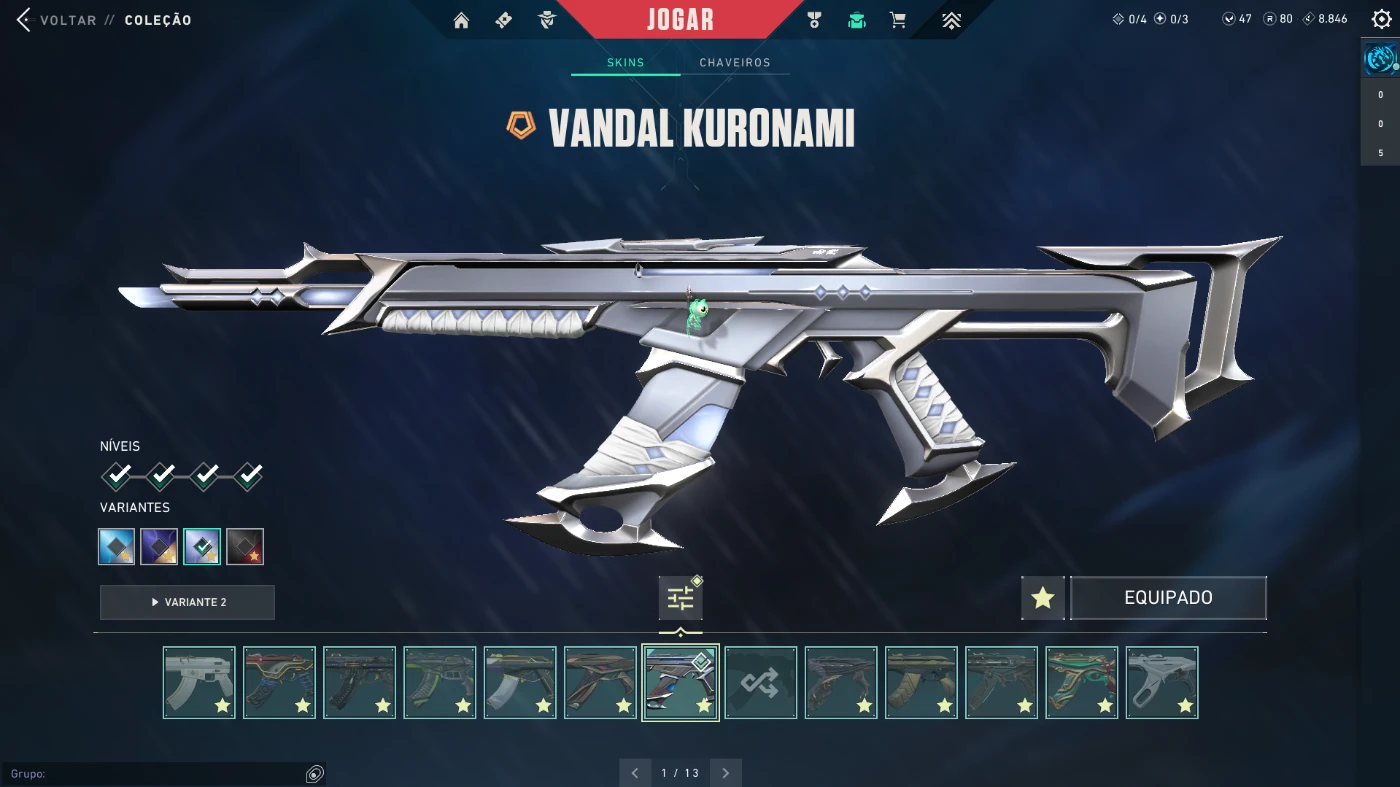The image size is (1400, 787).
Task: Open the sliders filter button
Action: [x=680, y=598]
